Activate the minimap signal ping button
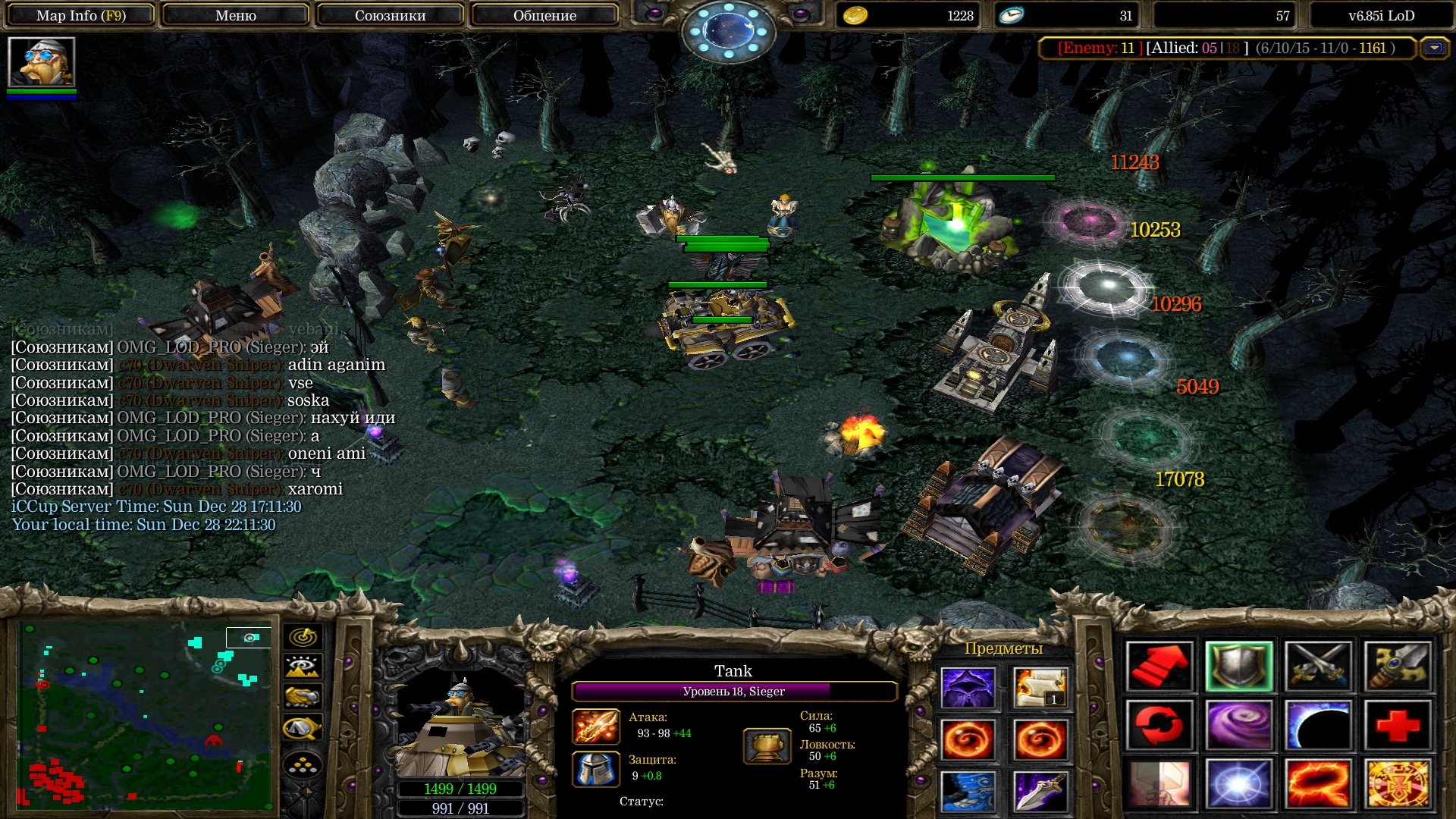Viewport: 1456px width, 819px height. click(x=303, y=637)
